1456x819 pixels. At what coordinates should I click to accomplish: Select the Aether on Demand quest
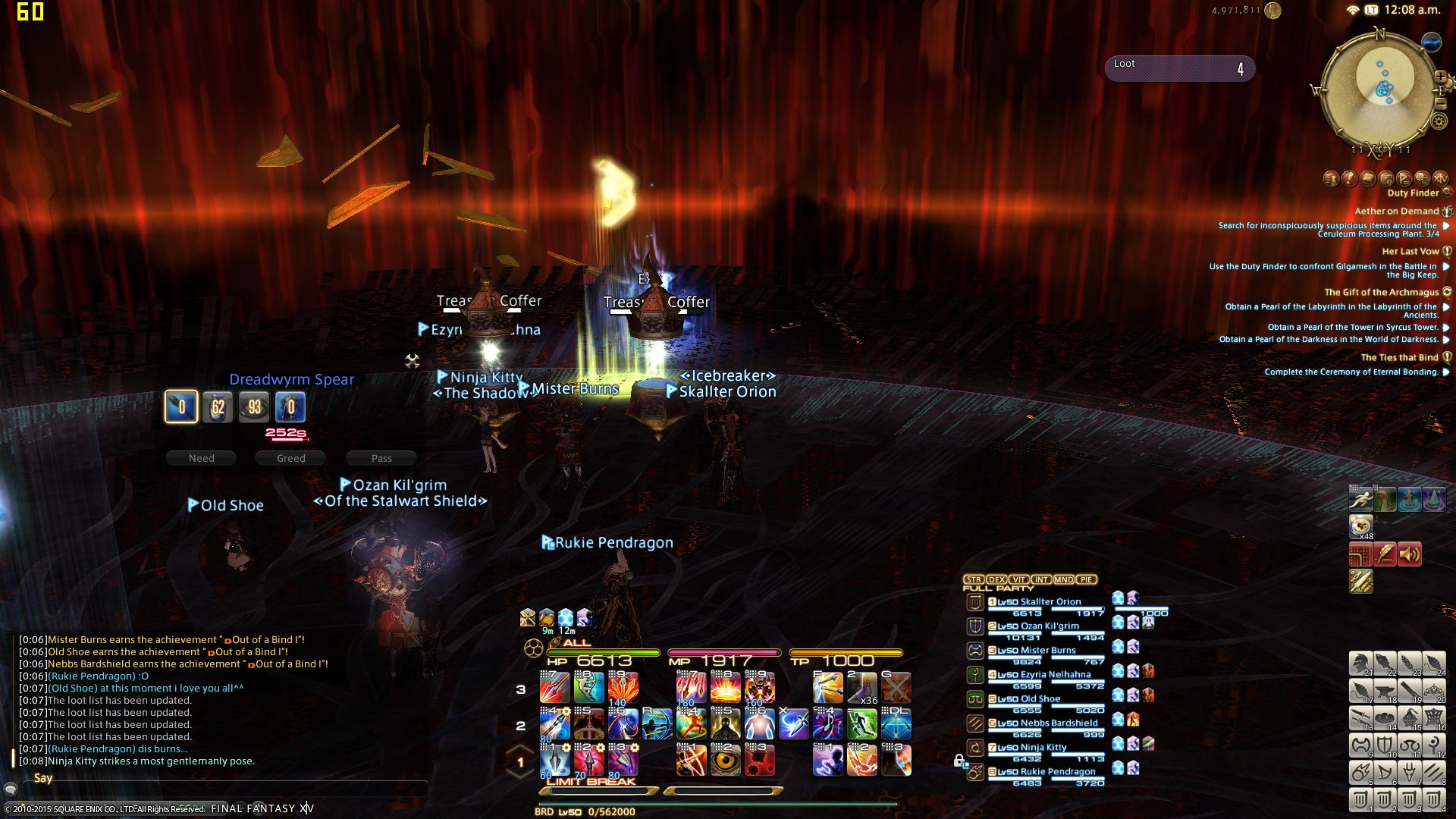point(1396,212)
